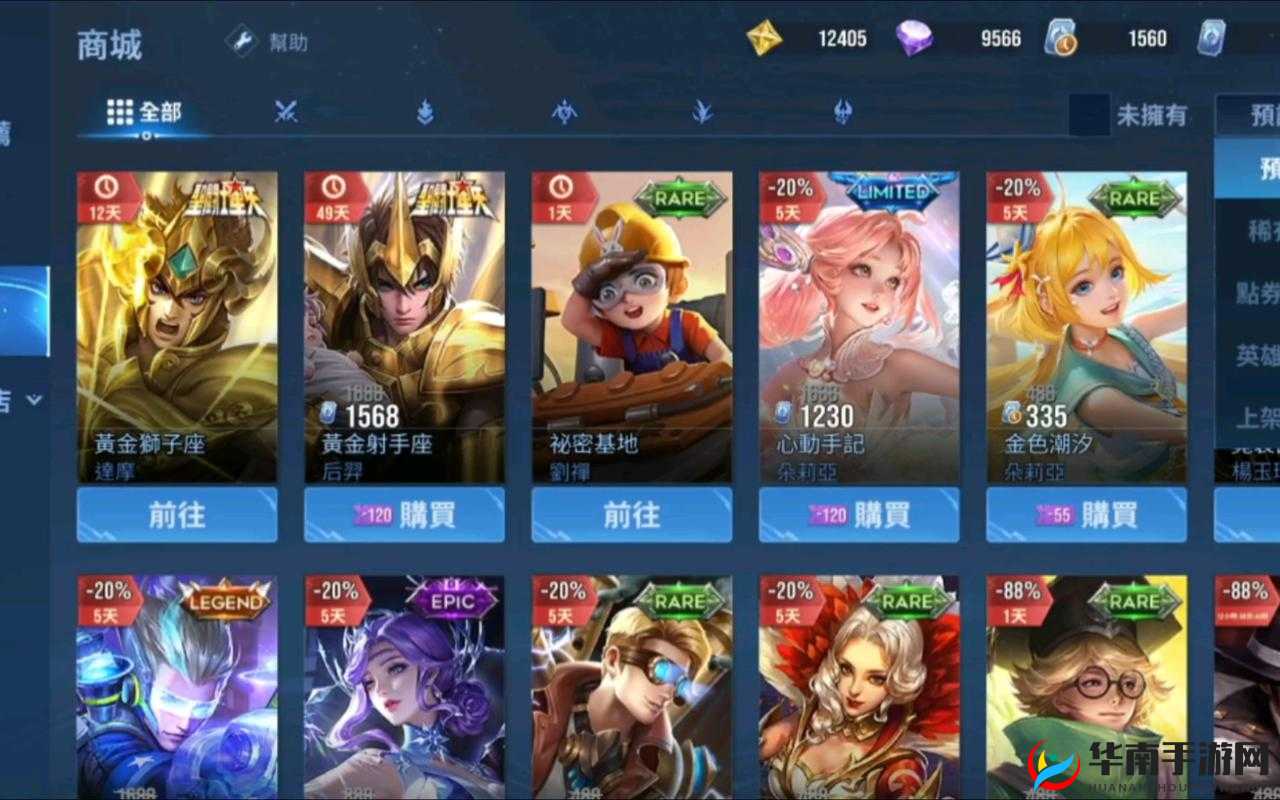Viewport: 1280px width, 800px height.
Task: Click the grid icon next to 全部
Action: tap(120, 112)
